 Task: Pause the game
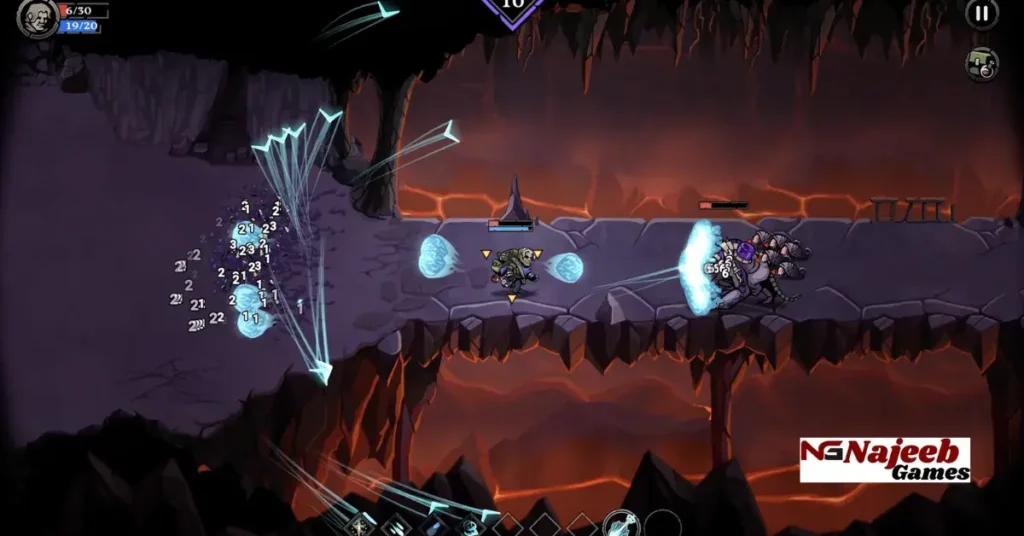click(x=981, y=14)
